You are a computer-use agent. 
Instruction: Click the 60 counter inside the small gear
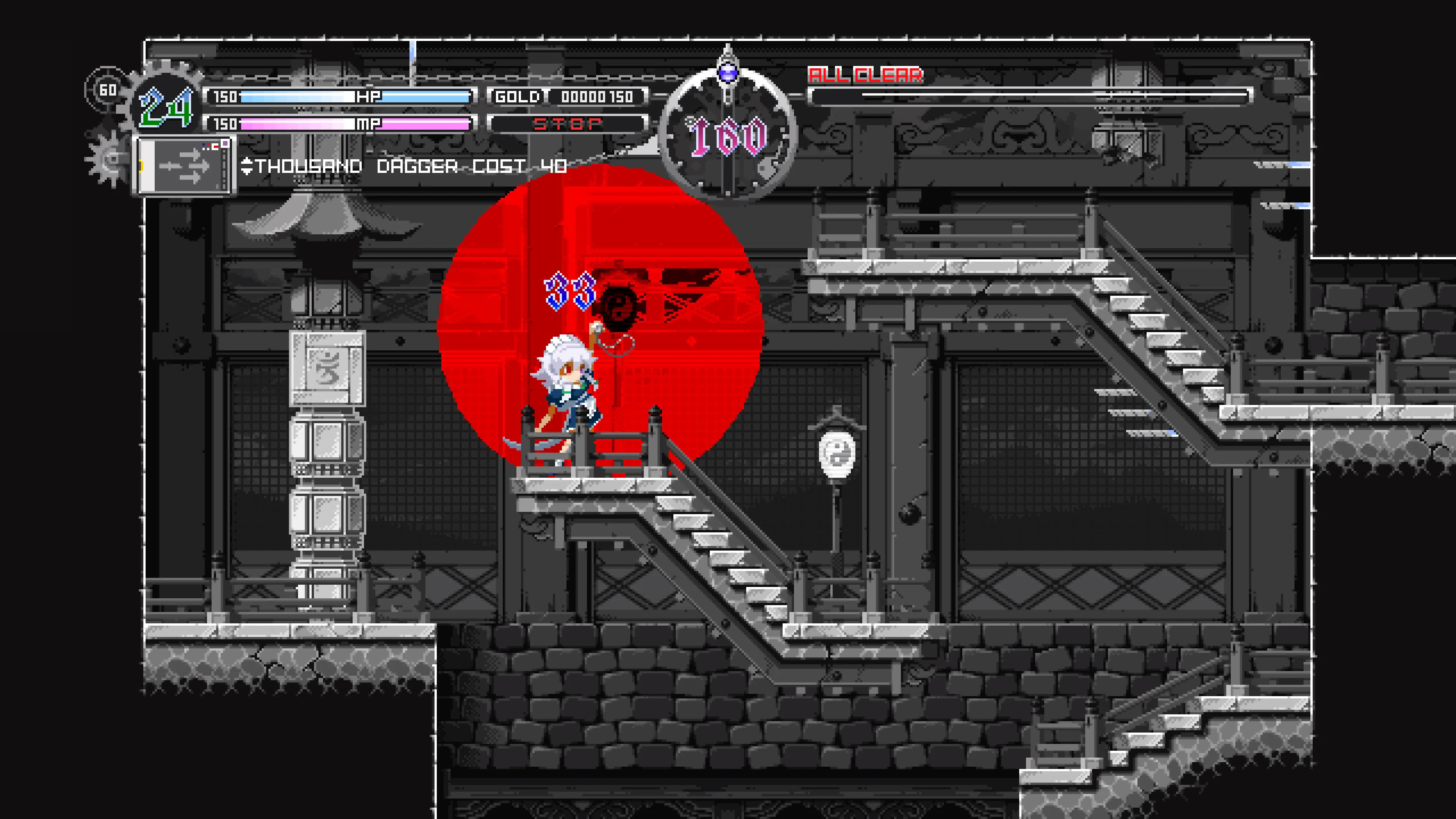point(109,89)
